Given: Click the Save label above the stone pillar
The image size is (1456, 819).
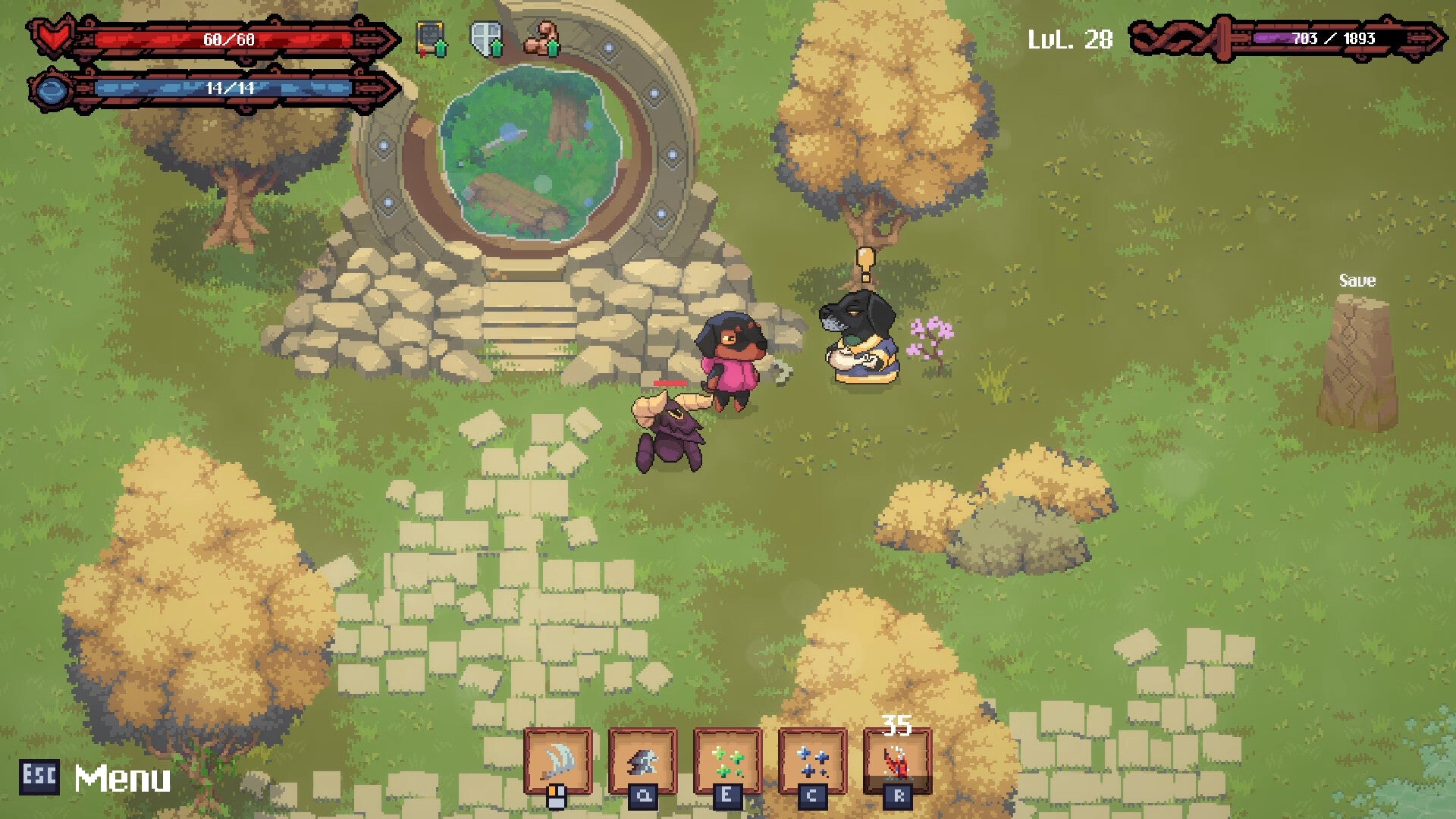Looking at the screenshot, I should click(1357, 281).
